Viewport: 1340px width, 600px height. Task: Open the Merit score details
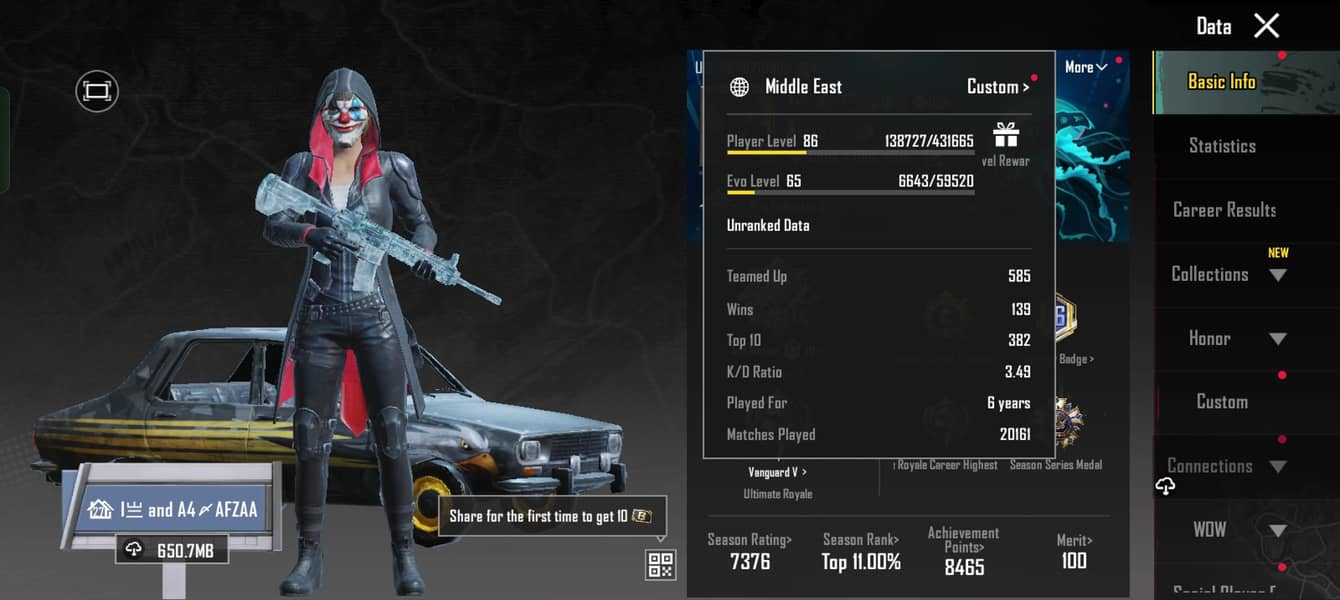[x=1074, y=551]
